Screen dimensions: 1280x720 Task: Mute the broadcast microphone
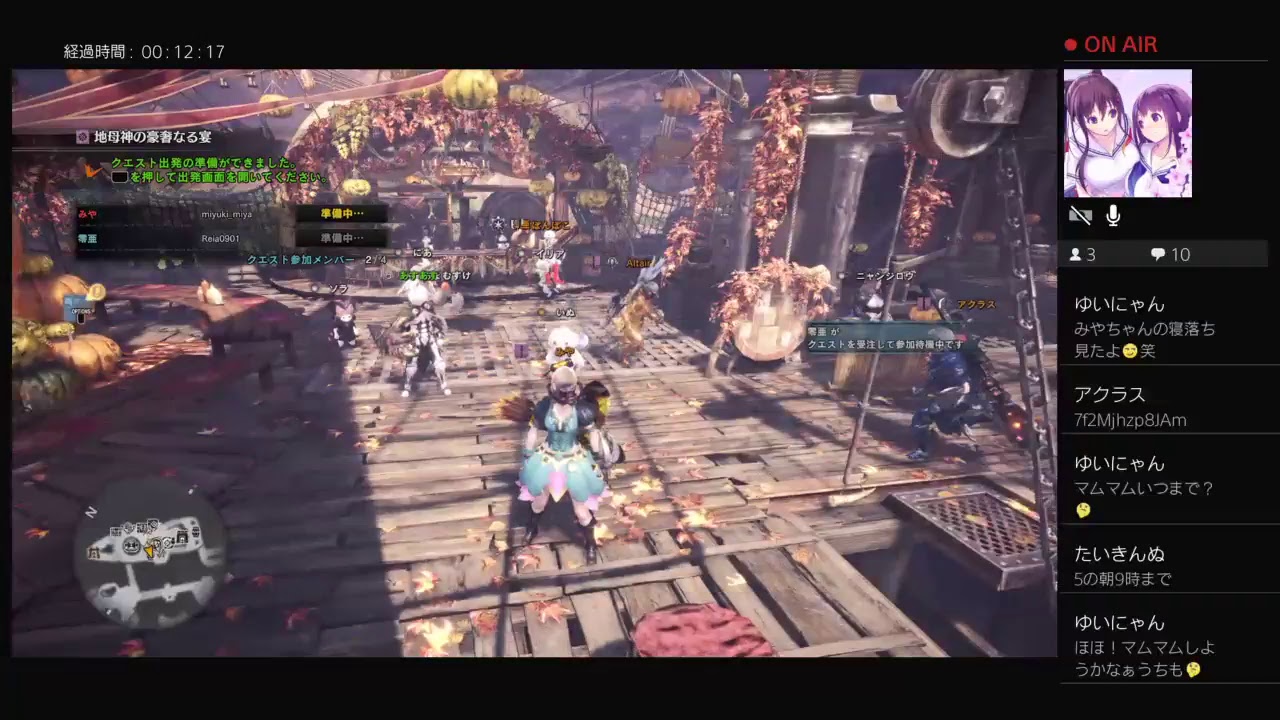point(1112,213)
